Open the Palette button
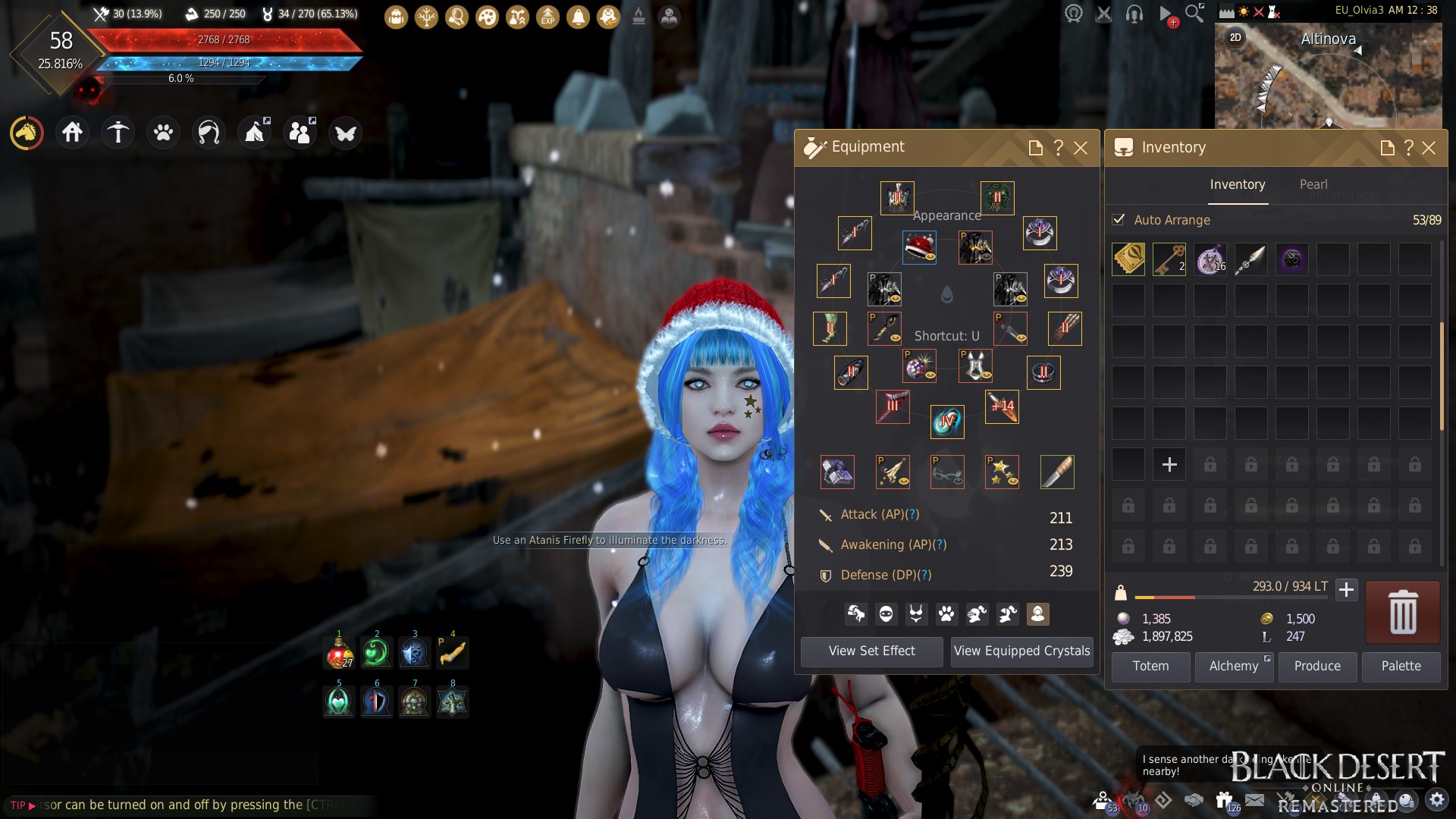 click(1401, 666)
